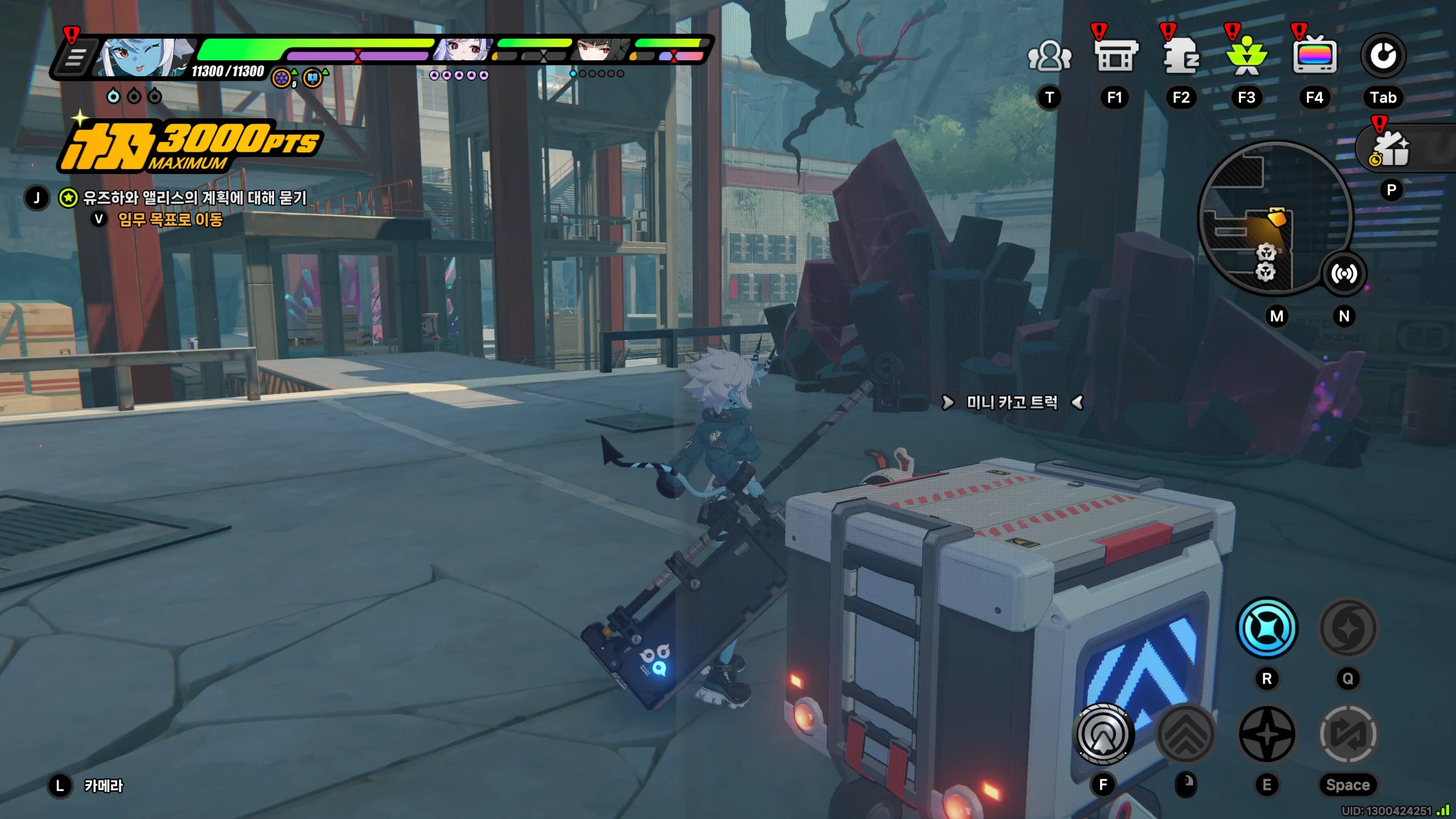Open the circular power-style icon menu
Image resolution: width=1456 pixels, height=819 pixels.
click(1383, 56)
